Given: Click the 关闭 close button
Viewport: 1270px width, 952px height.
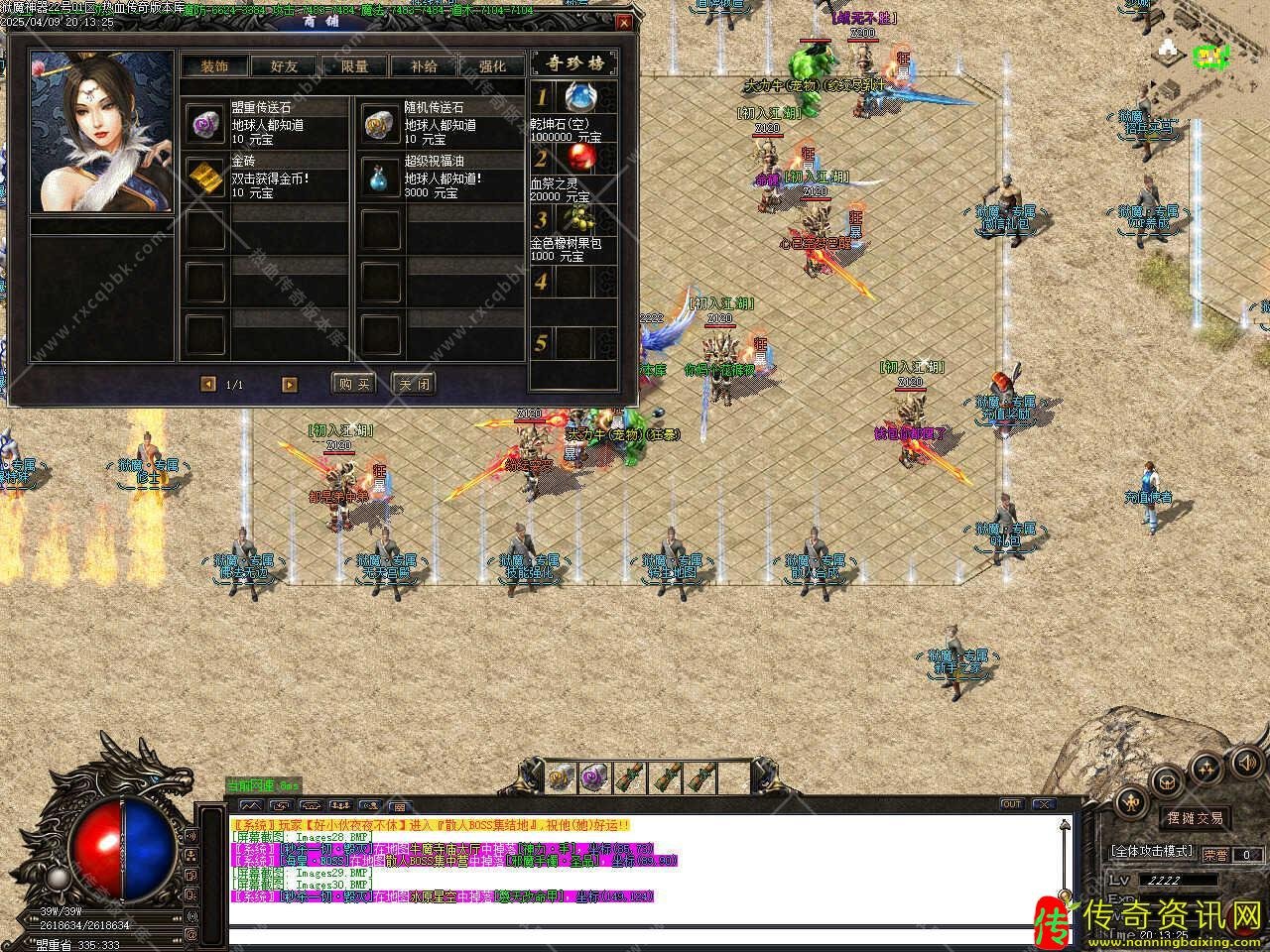Looking at the screenshot, I should click(x=413, y=384).
